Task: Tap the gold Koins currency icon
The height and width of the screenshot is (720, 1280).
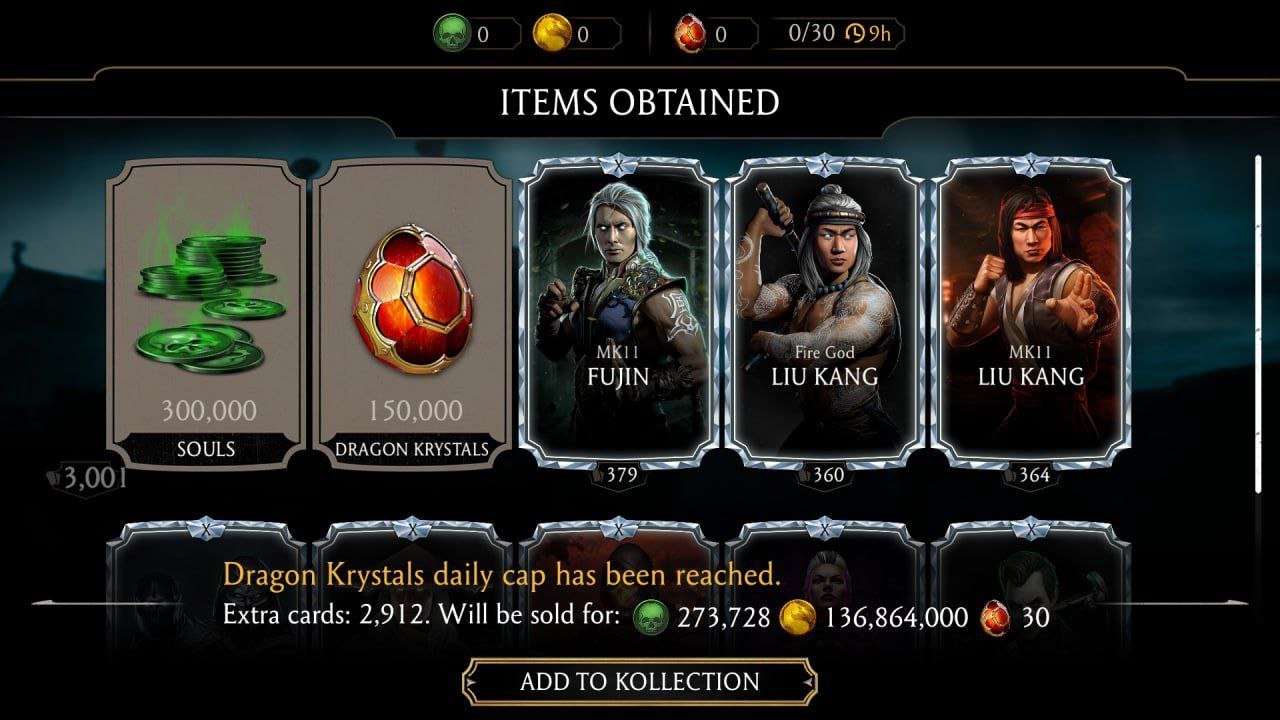Action: pyautogui.click(x=552, y=34)
